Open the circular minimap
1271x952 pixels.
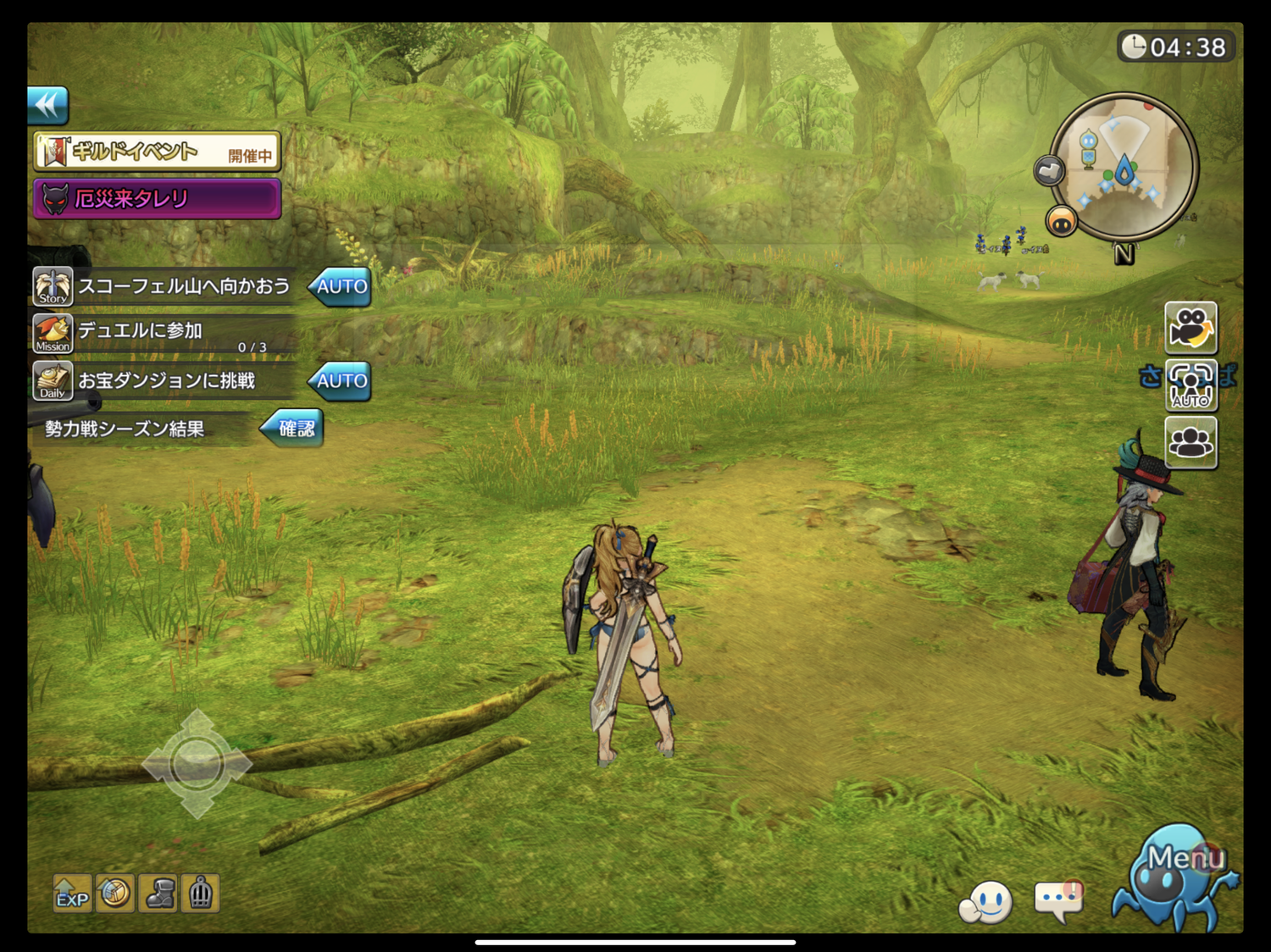(x=1125, y=166)
